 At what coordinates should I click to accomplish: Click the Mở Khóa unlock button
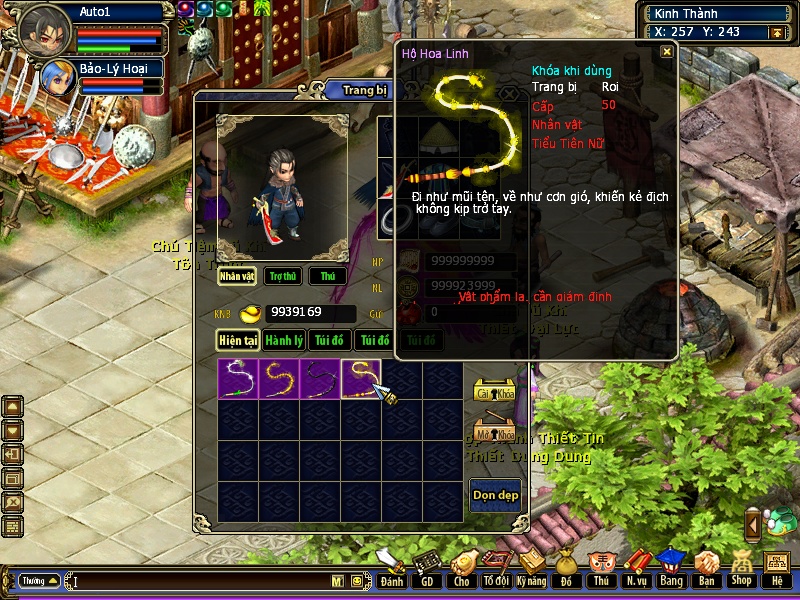pyautogui.click(x=494, y=432)
